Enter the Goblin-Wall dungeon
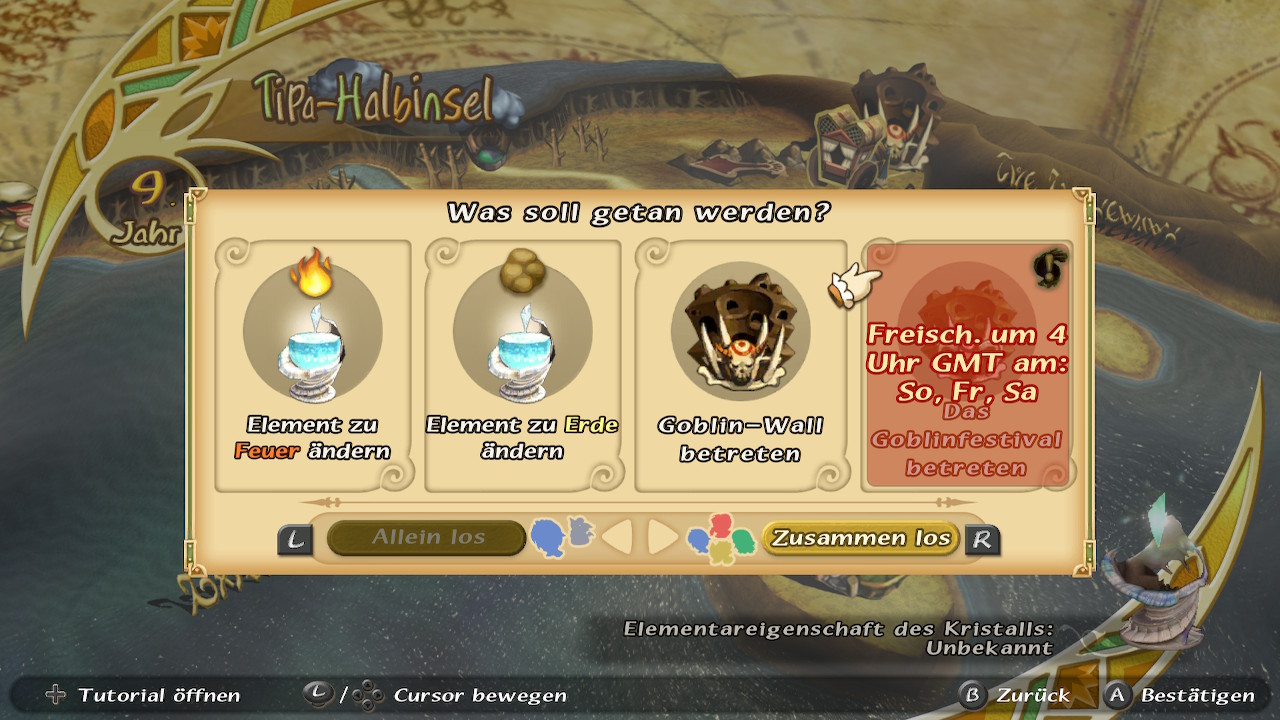The height and width of the screenshot is (720, 1280). coord(741,366)
